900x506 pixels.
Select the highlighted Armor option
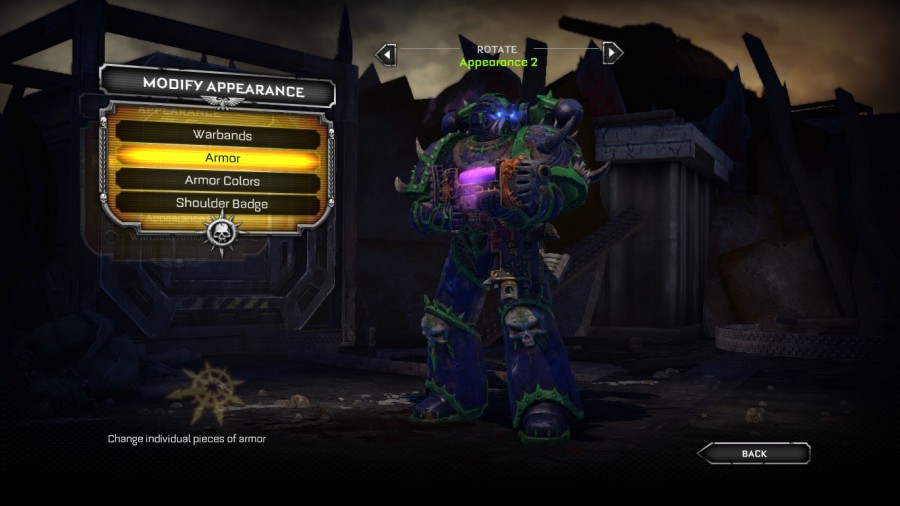pyautogui.click(x=222, y=158)
